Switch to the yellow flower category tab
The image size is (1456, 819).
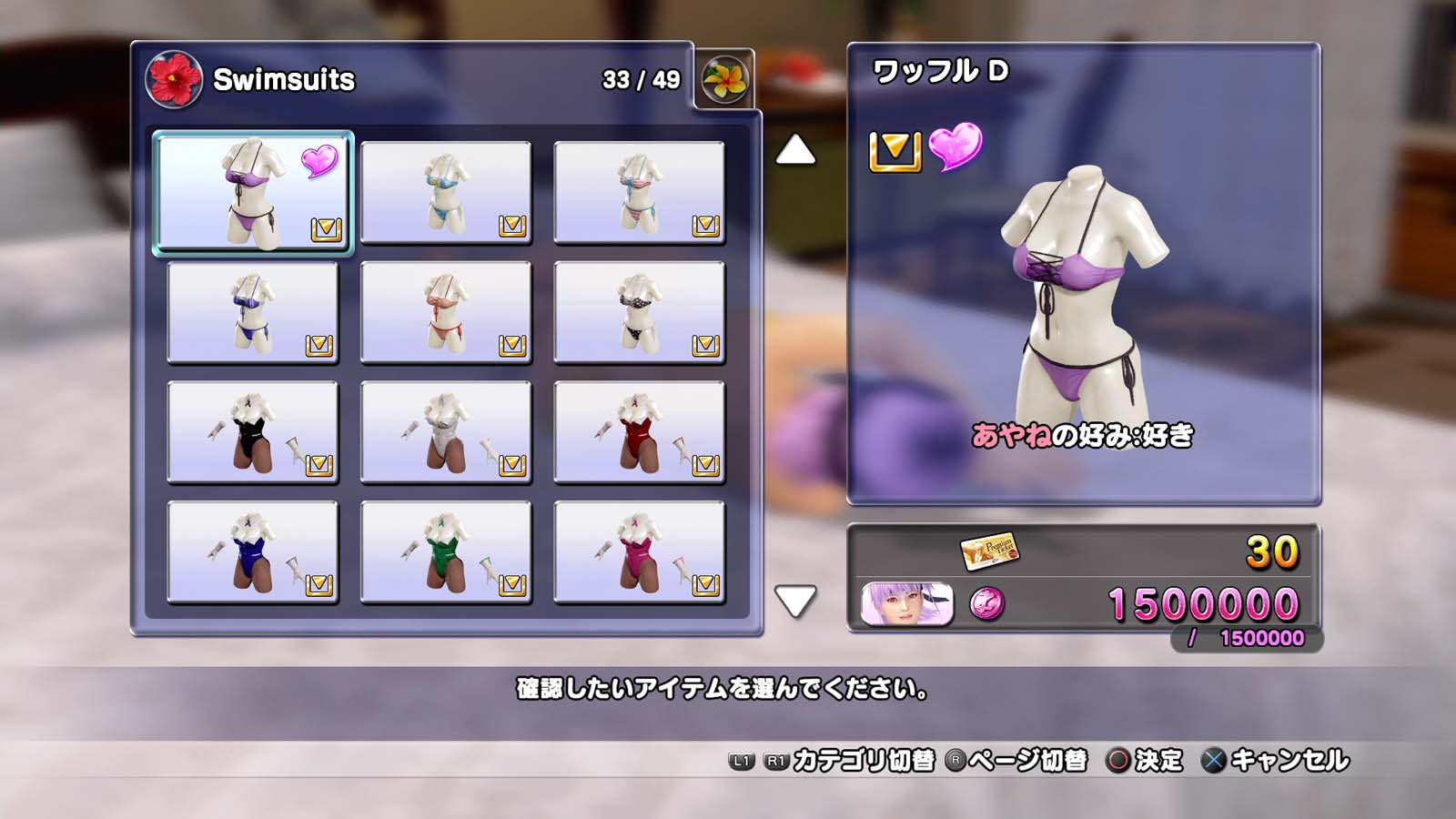click(x=724, y=79)
